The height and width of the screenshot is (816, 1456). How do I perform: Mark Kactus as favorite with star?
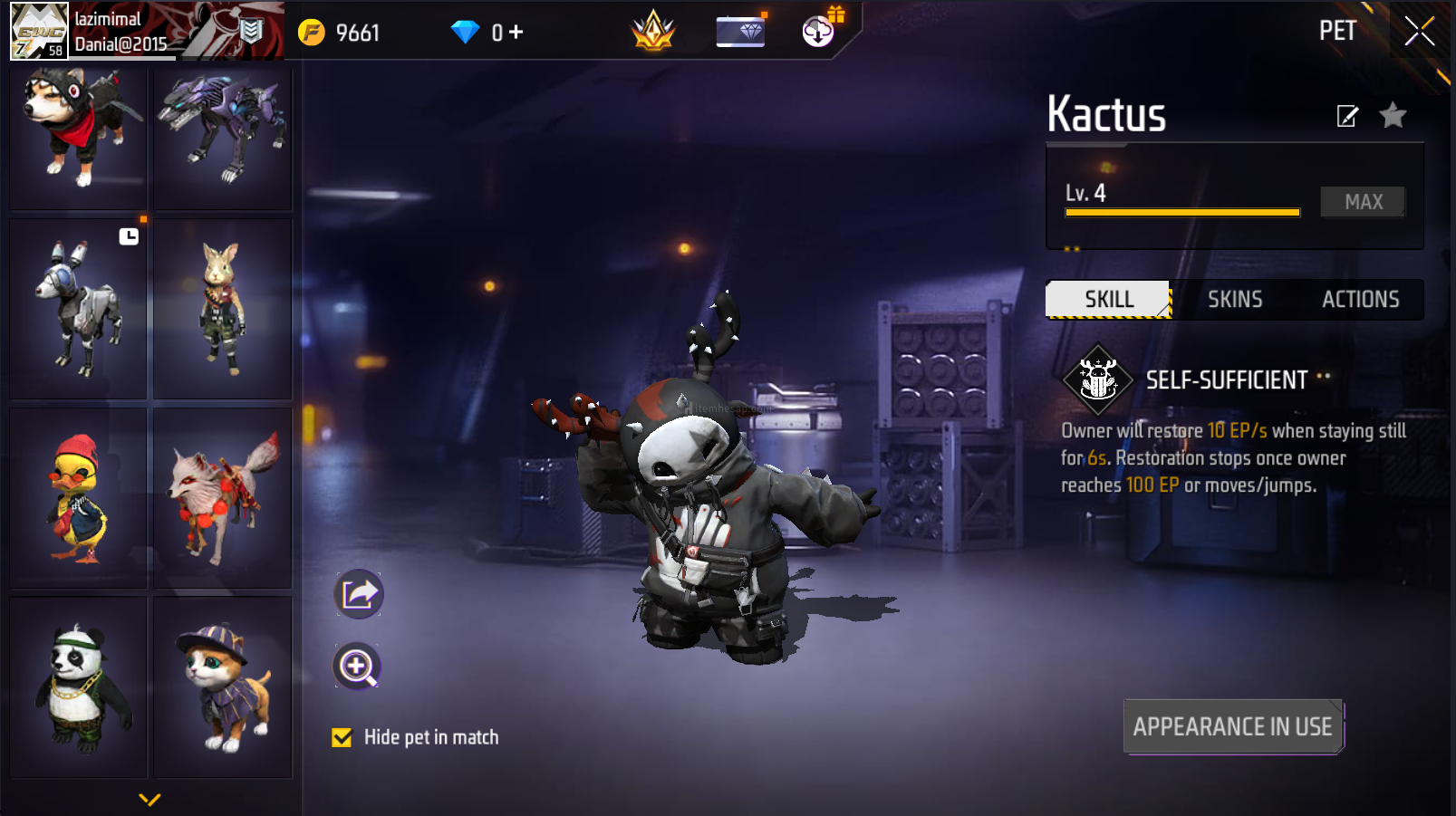tap(1393, 116)
